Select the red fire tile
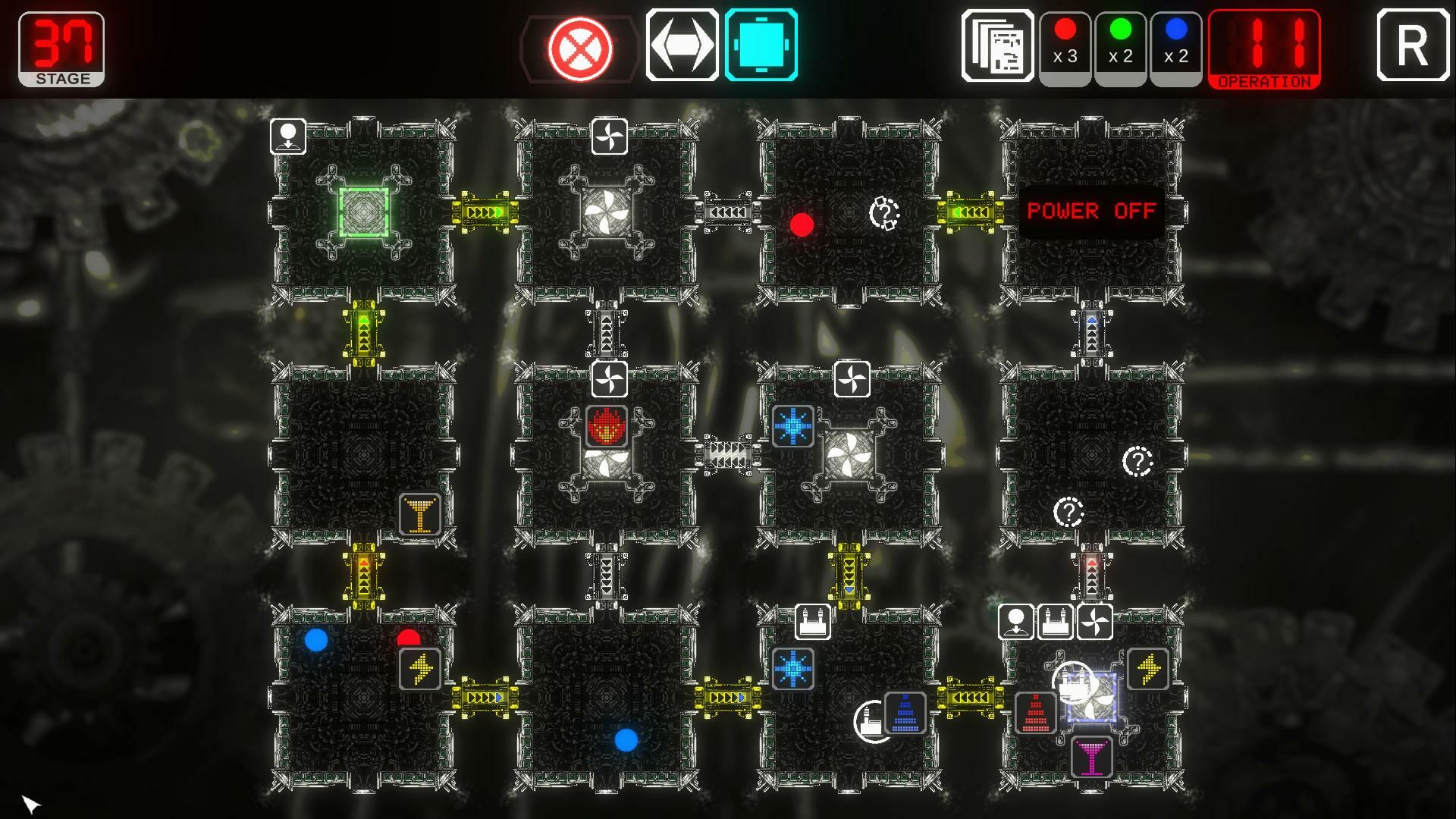 (x=607, y=426)
